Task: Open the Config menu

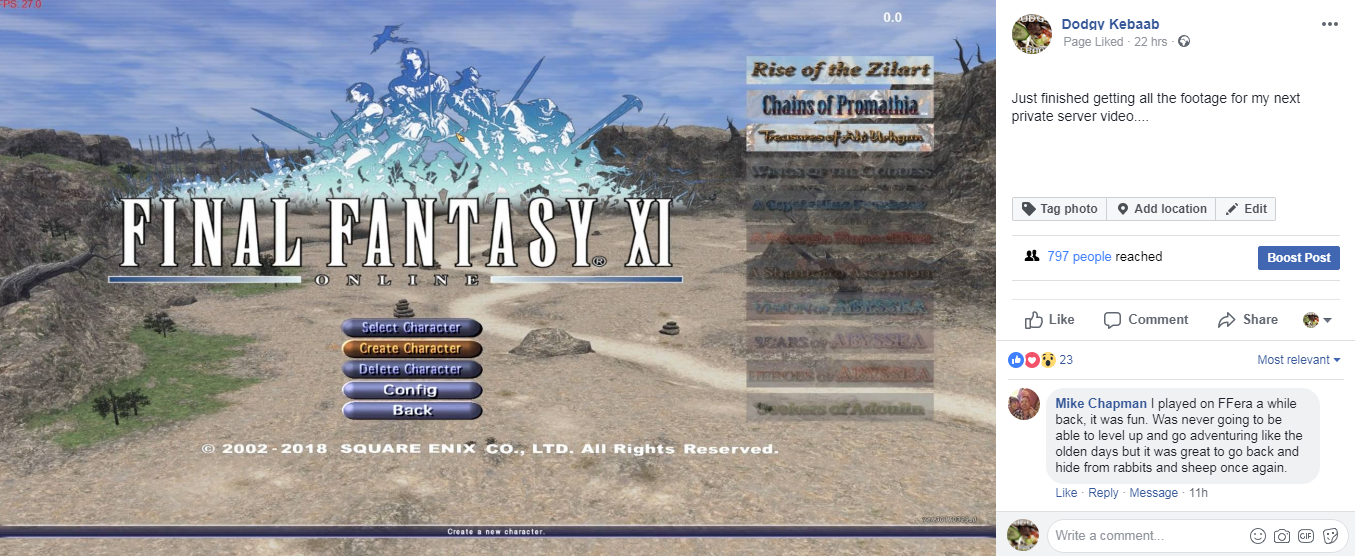Action: tap(411, 390)
